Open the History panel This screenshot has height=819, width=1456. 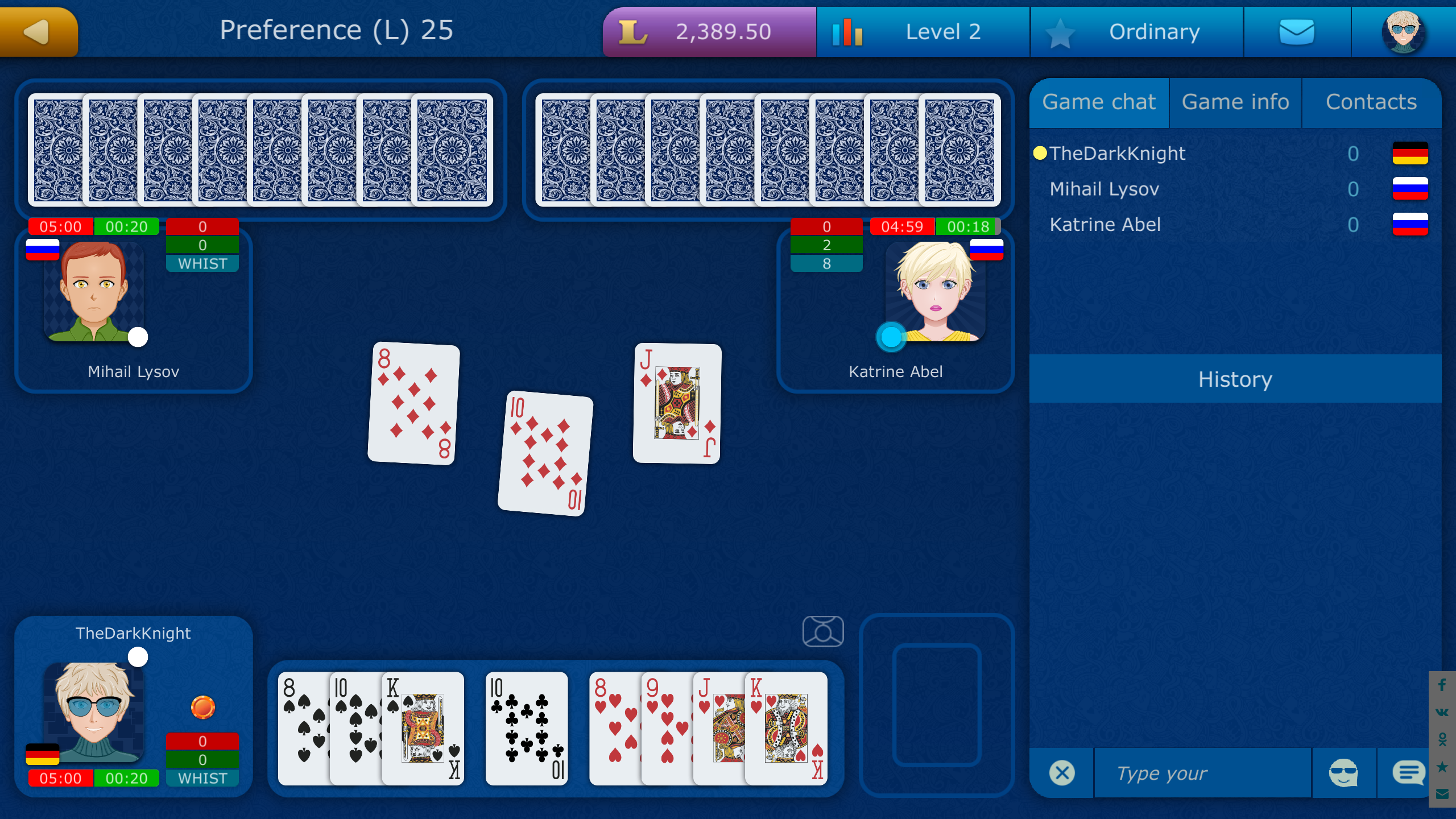pos(1235,379)
